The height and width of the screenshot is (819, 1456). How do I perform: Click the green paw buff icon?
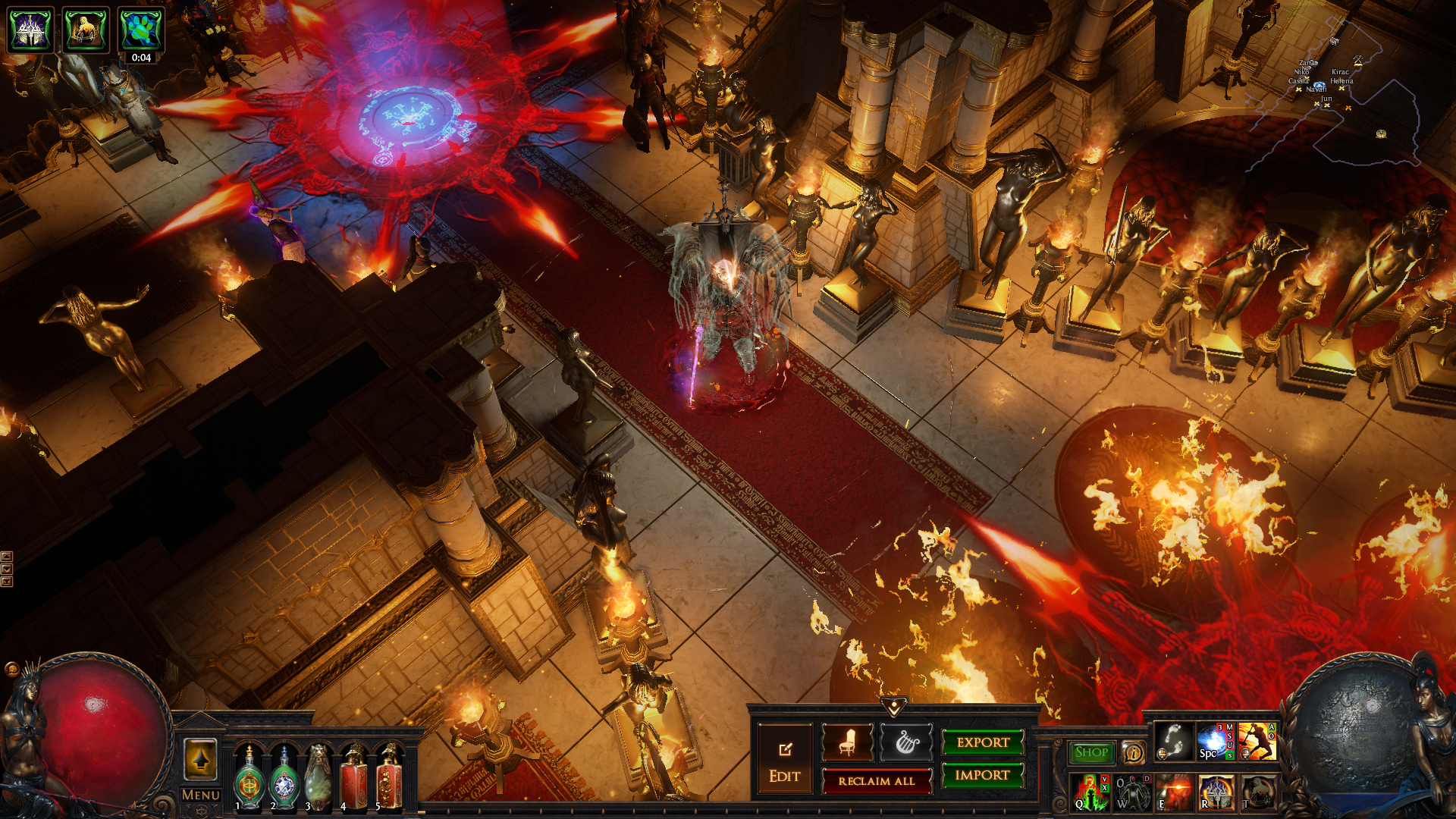click(x=140, y=30)
